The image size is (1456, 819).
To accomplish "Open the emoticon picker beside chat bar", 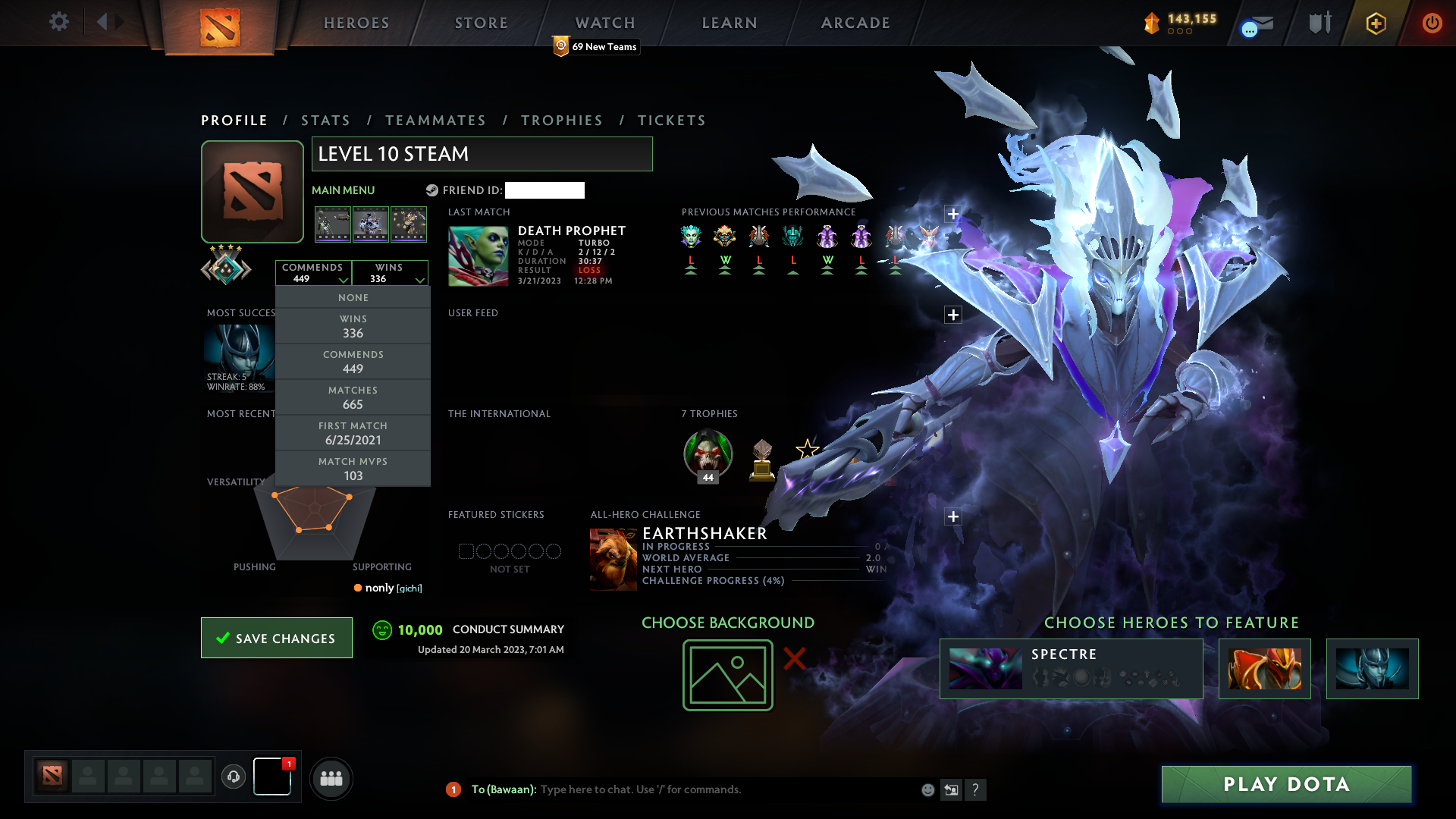I will click(927, 789).
